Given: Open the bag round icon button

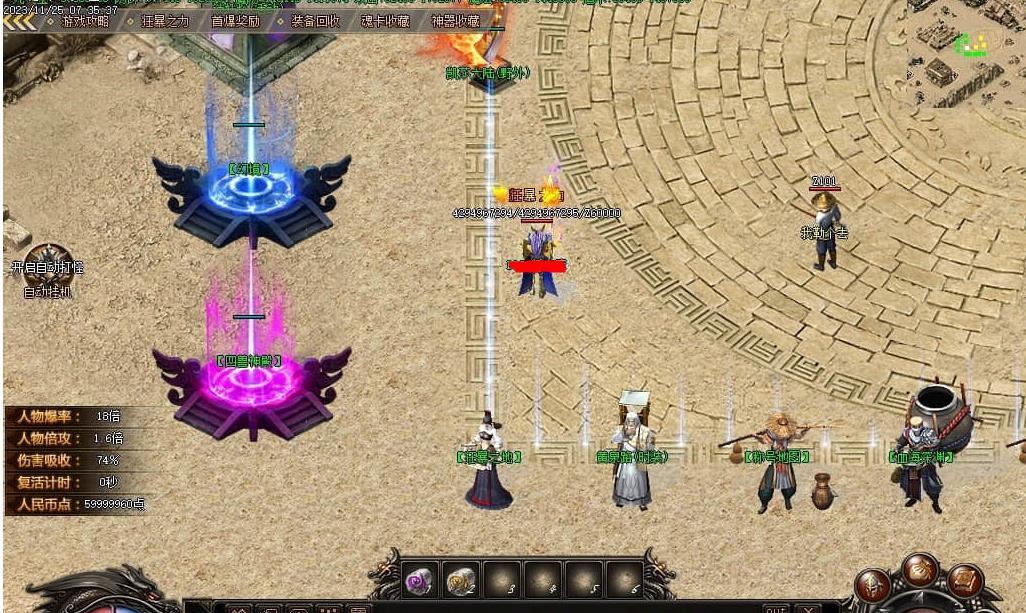Looking at the screenshot, I should tap(920, 570).
